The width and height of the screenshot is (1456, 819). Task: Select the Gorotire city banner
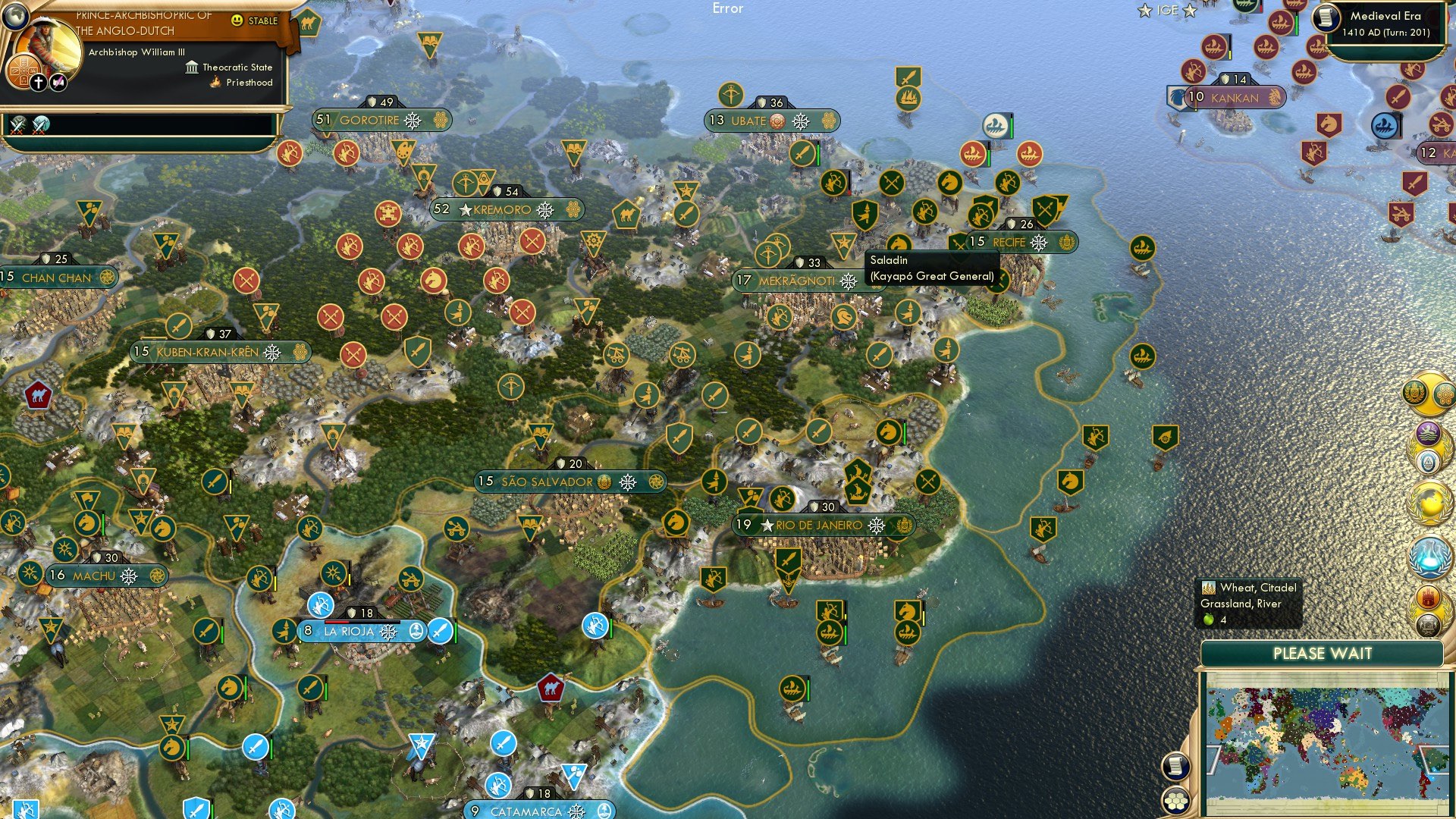coord(369,120)
